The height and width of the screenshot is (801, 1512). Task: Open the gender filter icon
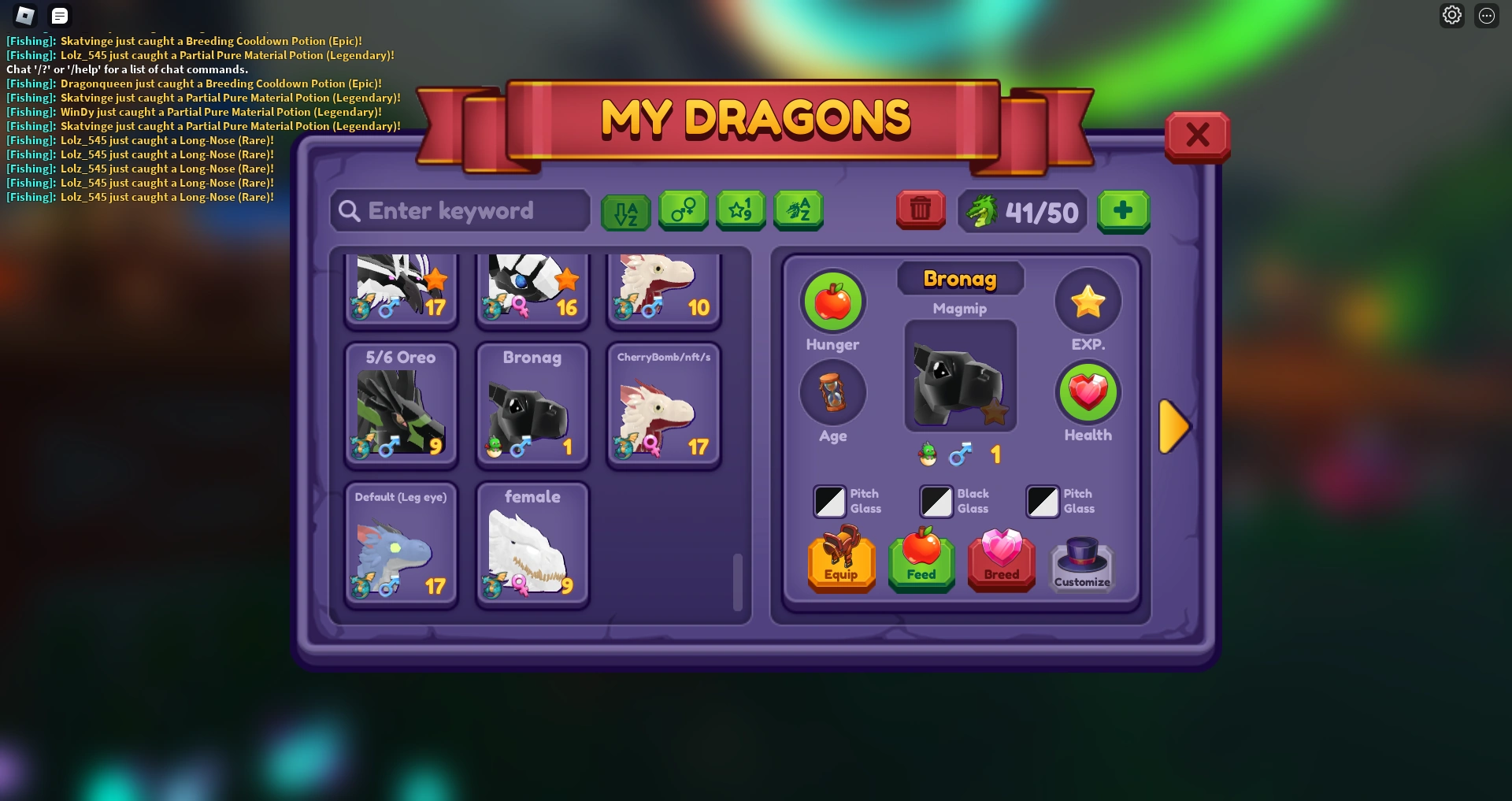point(683,211)
